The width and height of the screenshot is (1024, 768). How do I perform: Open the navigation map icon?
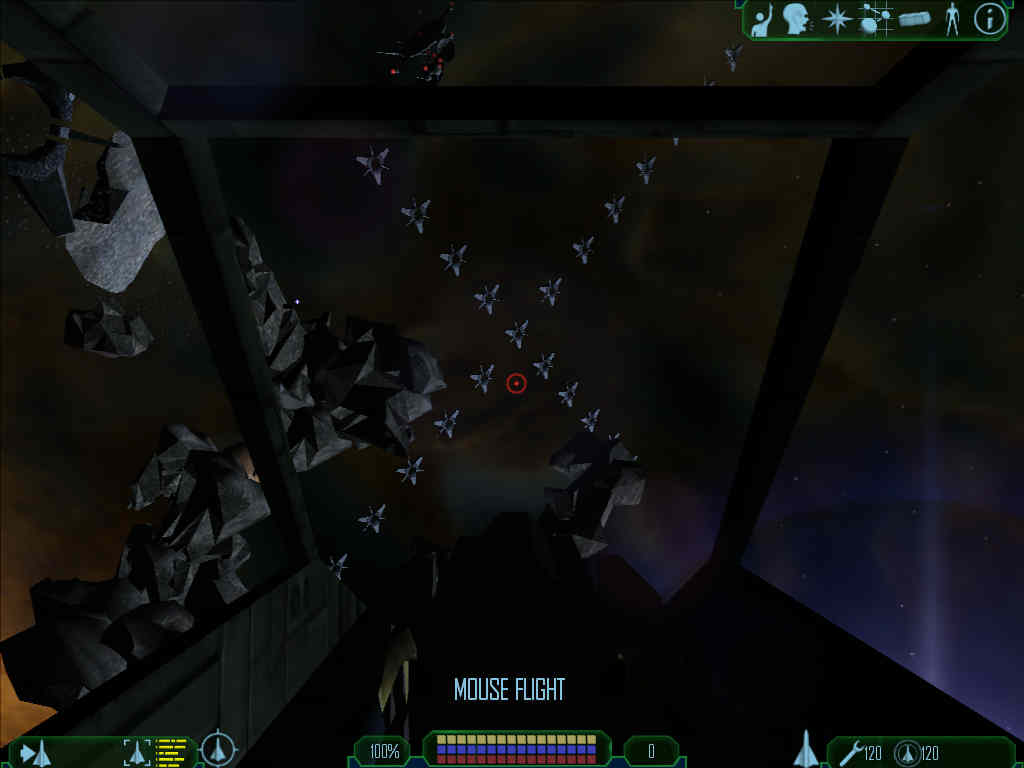(875, 19)
